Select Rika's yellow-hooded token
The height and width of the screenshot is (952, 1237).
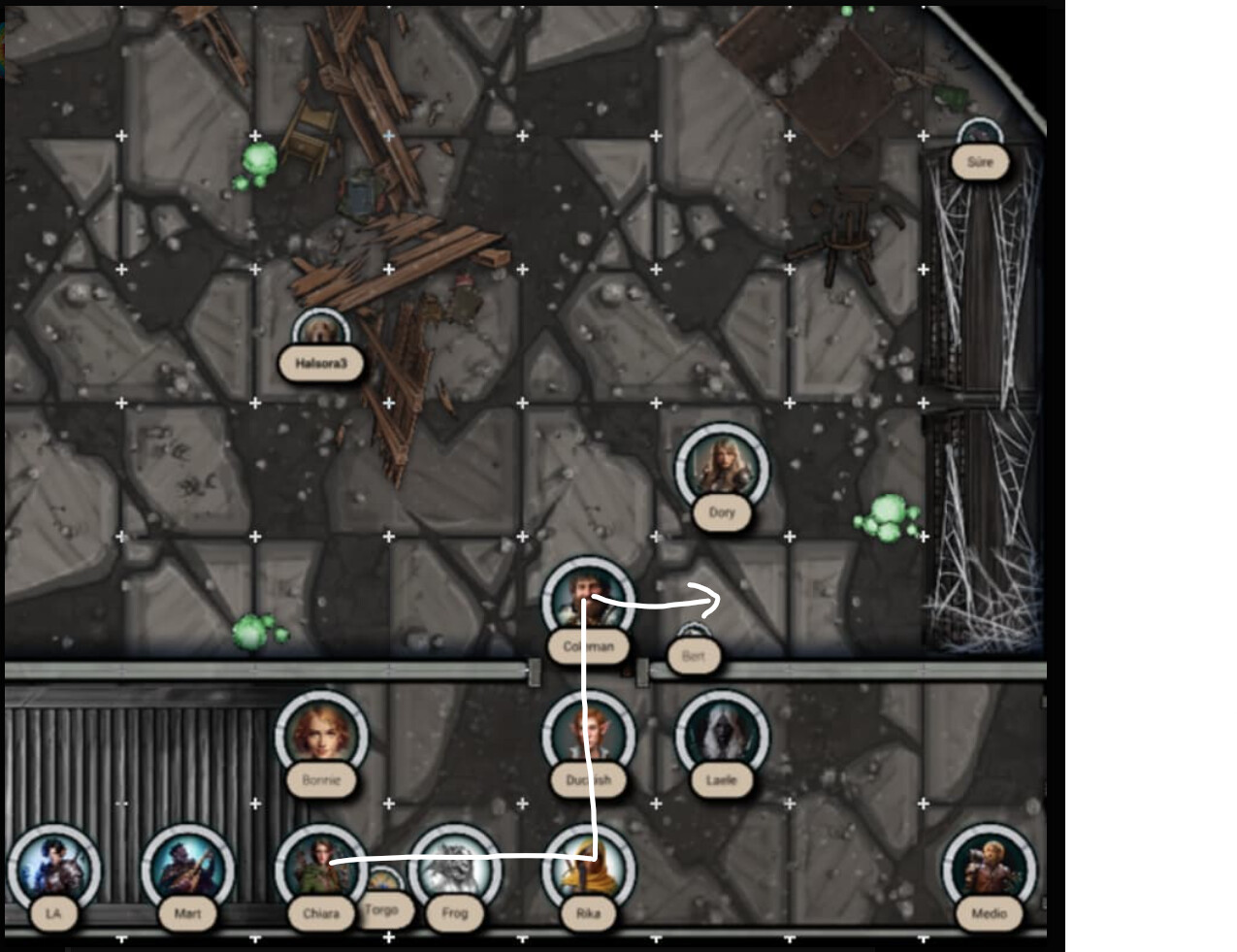tap(588, 868)
